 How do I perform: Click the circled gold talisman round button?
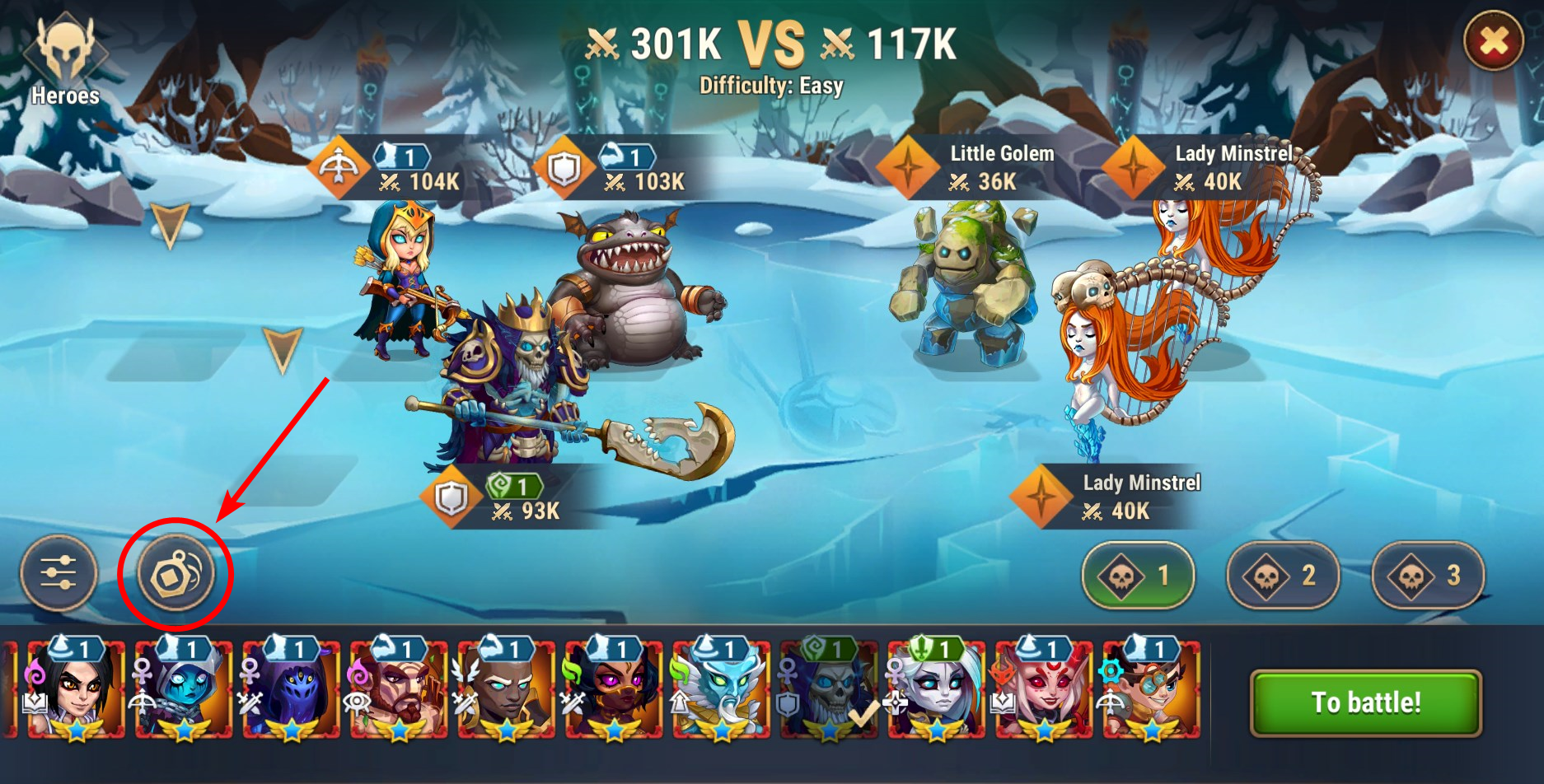click(x=175, y=573)
